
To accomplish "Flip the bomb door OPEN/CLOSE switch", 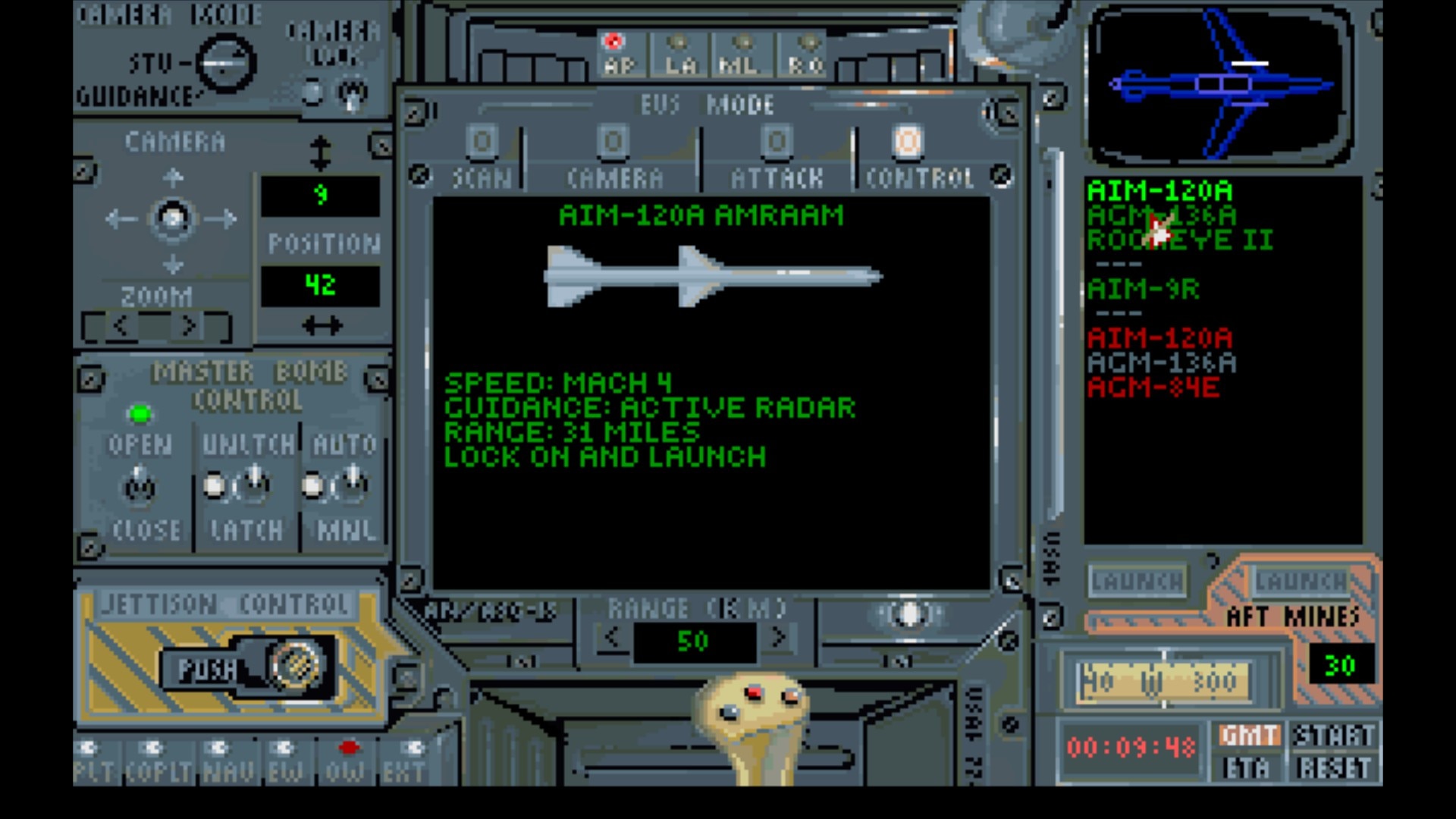I will pos(139,485).
